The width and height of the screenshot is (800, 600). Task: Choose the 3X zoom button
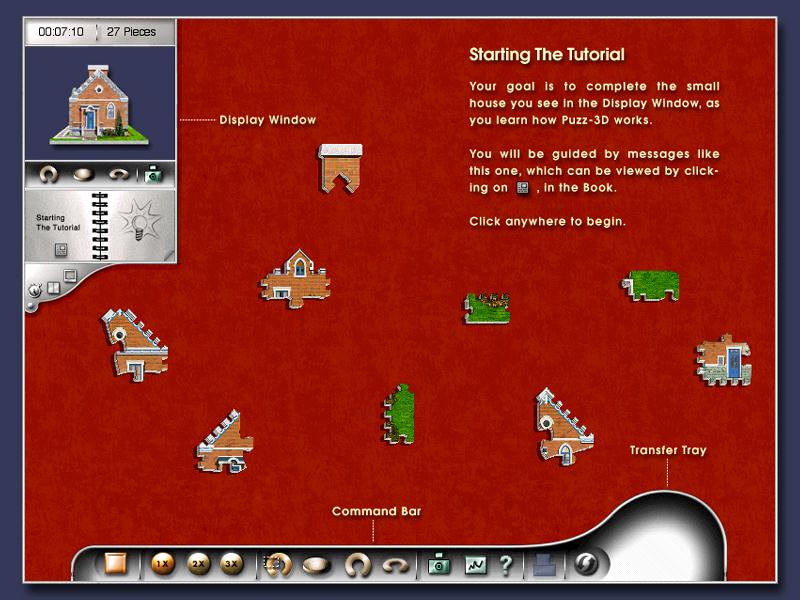232,564
